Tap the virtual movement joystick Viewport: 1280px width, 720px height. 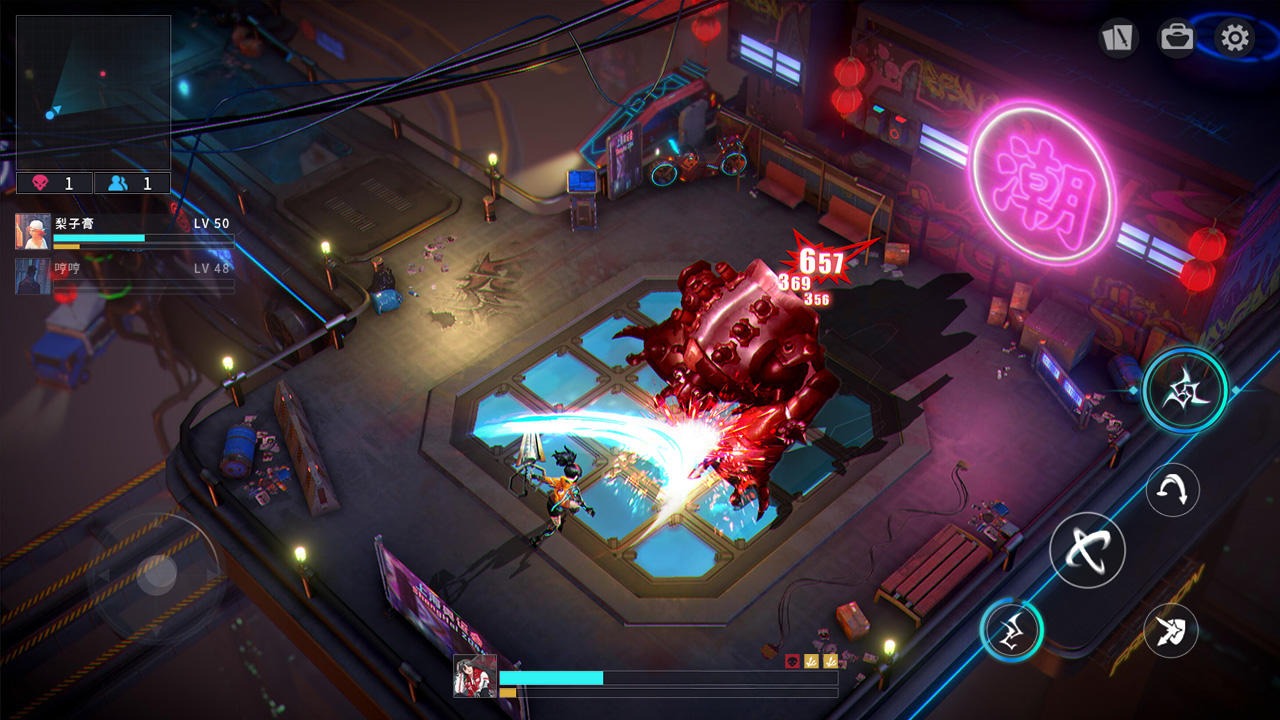(x=157, y=574)
